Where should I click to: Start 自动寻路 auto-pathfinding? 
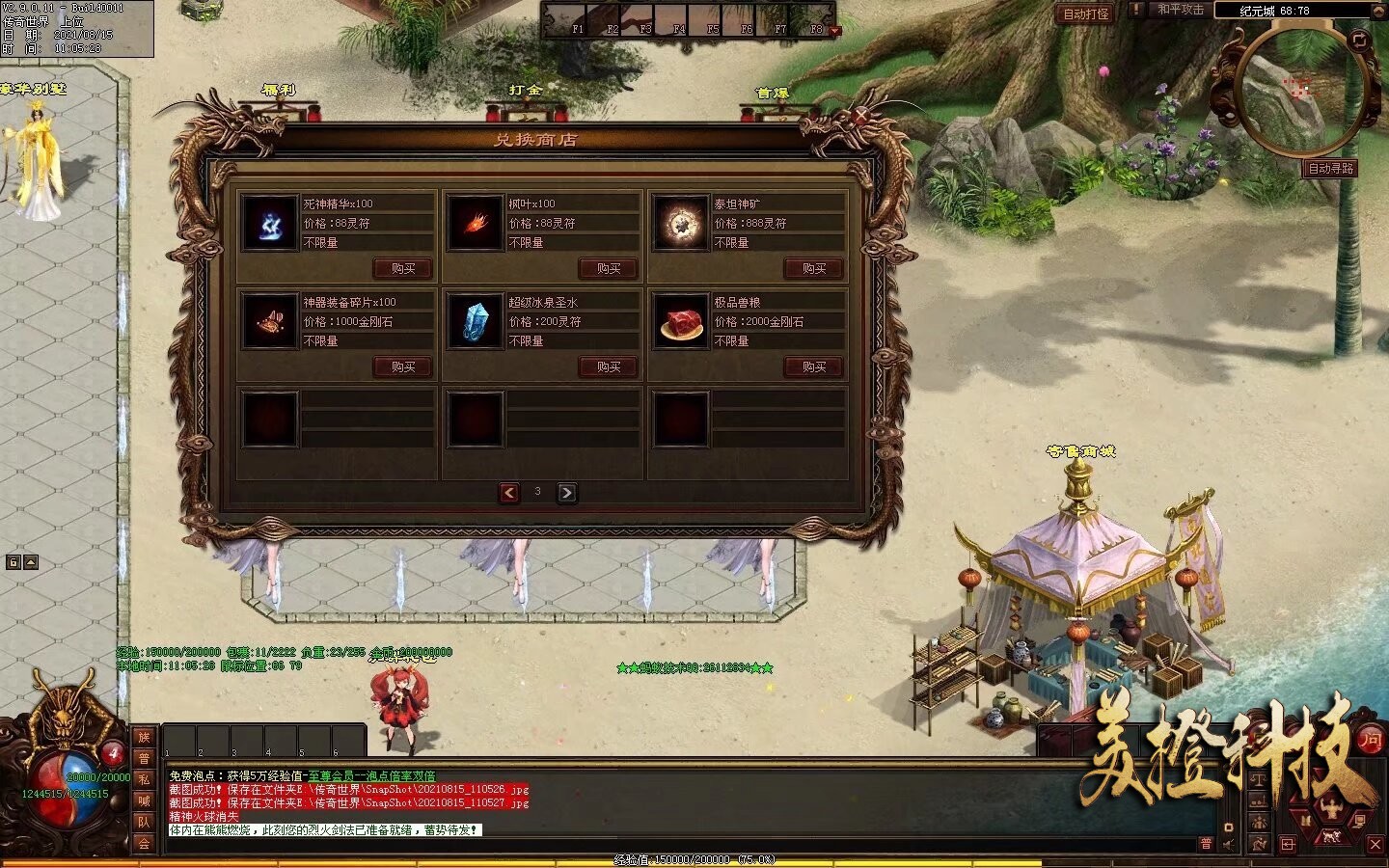point(1330,168)
